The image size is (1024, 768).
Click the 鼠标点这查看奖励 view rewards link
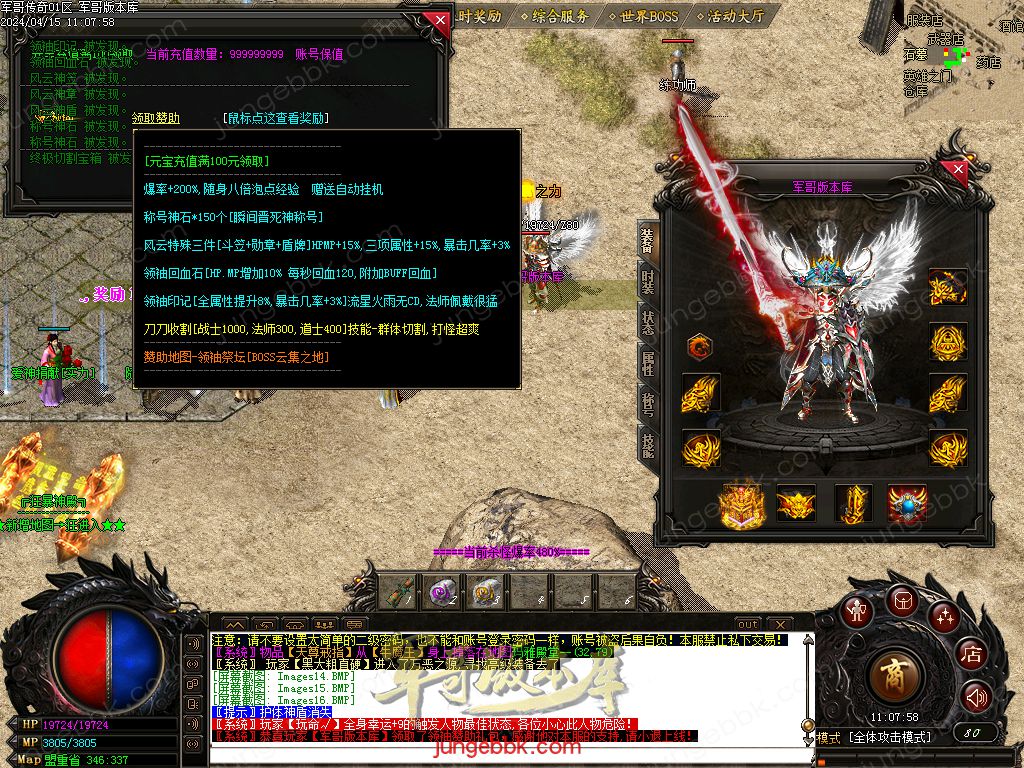click(x=275, y=118)
